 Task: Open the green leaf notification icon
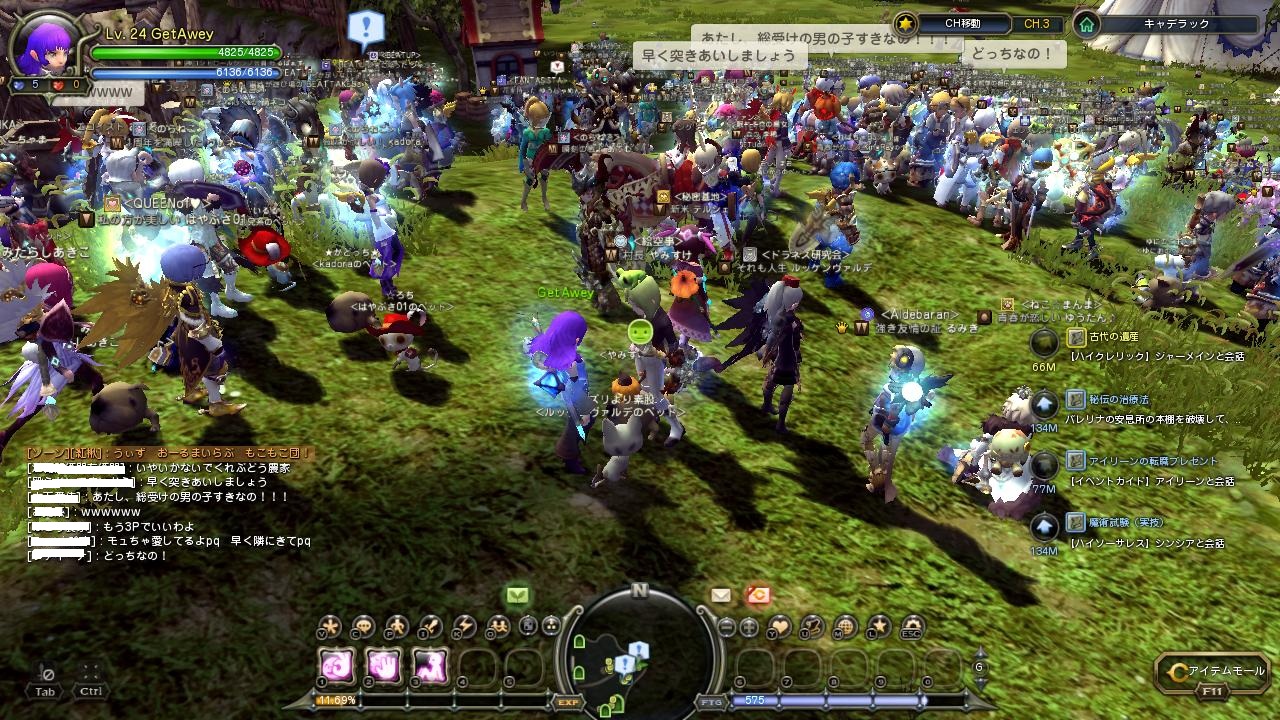[516, 595]
